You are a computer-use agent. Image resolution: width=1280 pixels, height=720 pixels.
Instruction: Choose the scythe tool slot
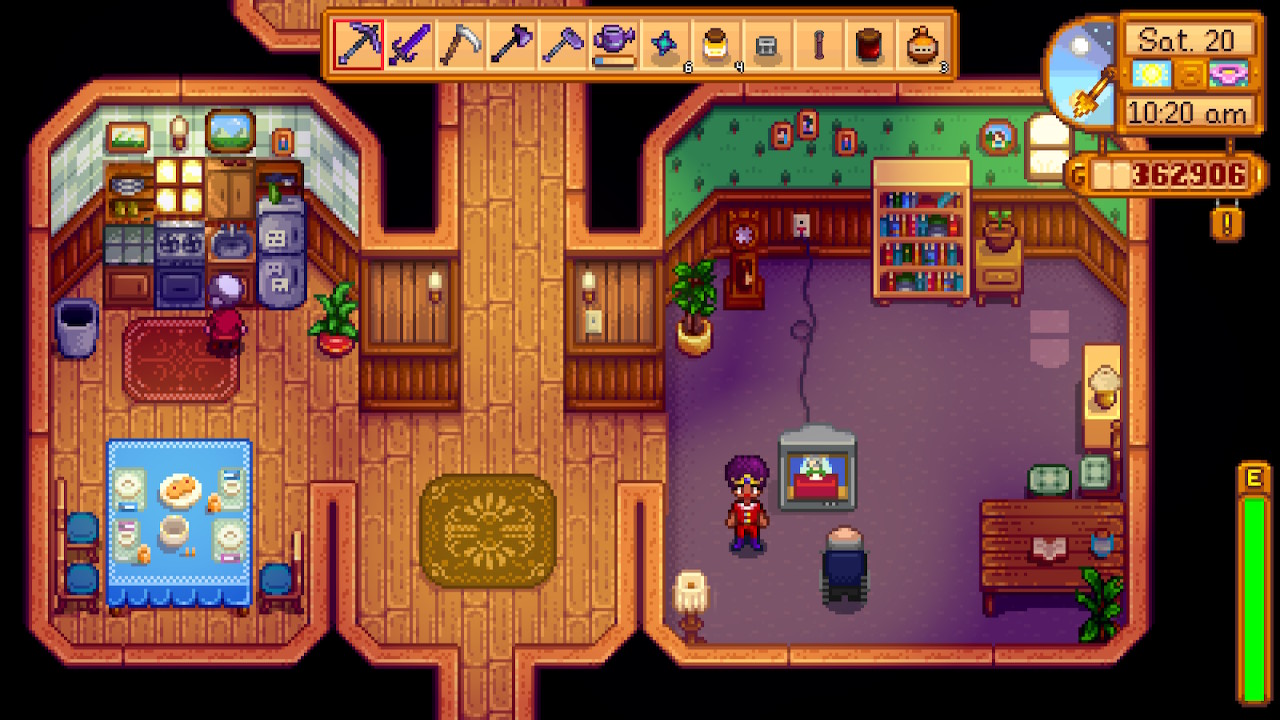click(462, 45)
